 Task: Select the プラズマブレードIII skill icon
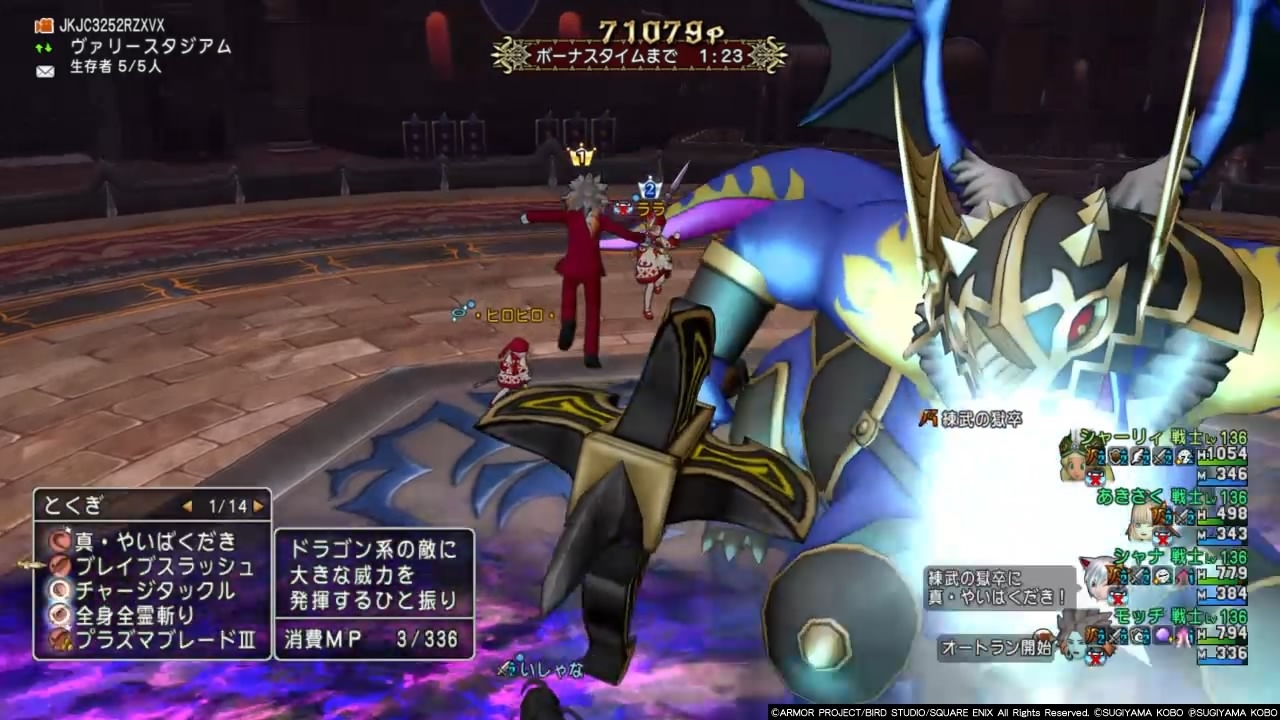59,639
